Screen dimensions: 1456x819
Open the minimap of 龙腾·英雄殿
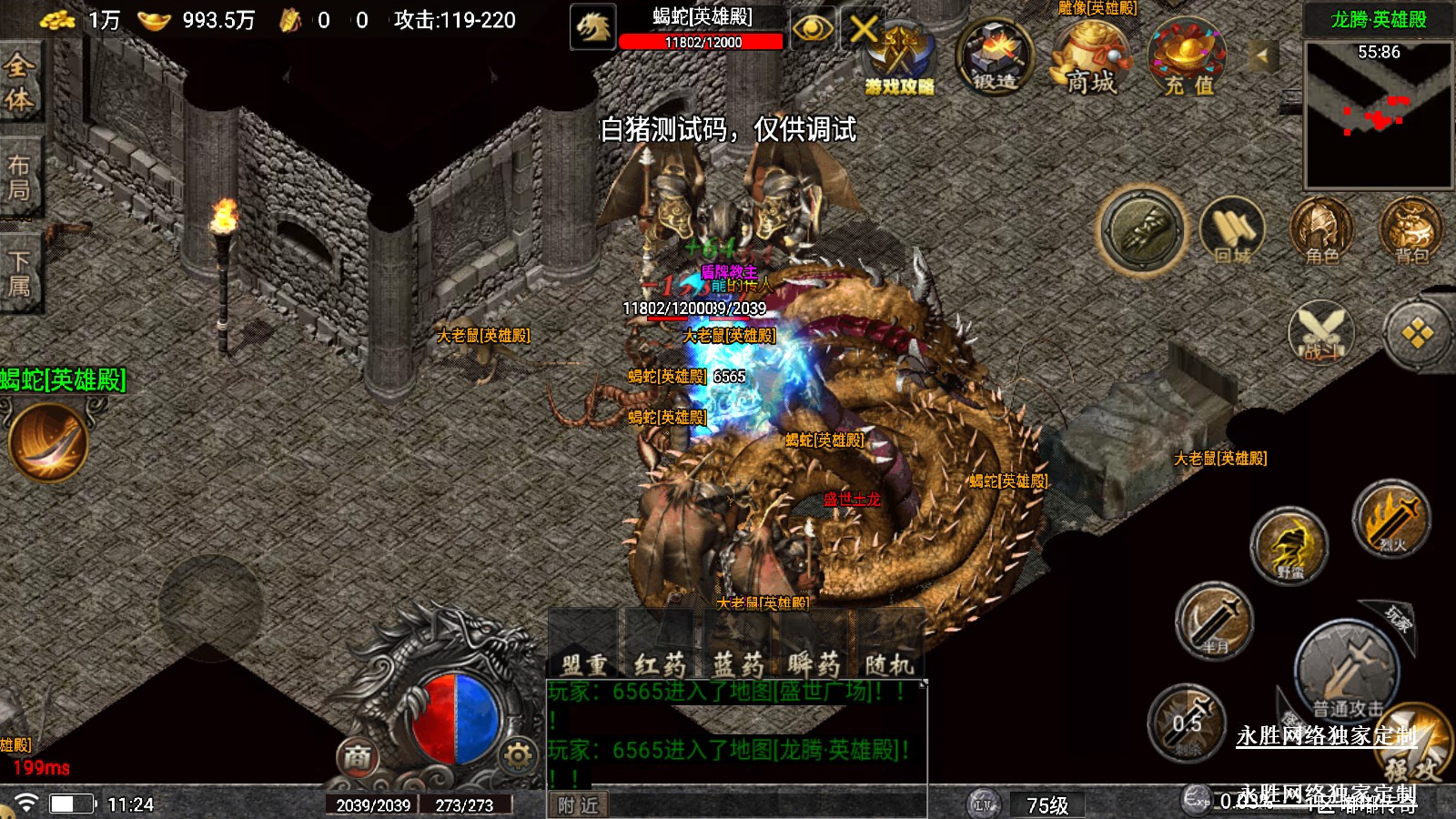(1378, 113)
